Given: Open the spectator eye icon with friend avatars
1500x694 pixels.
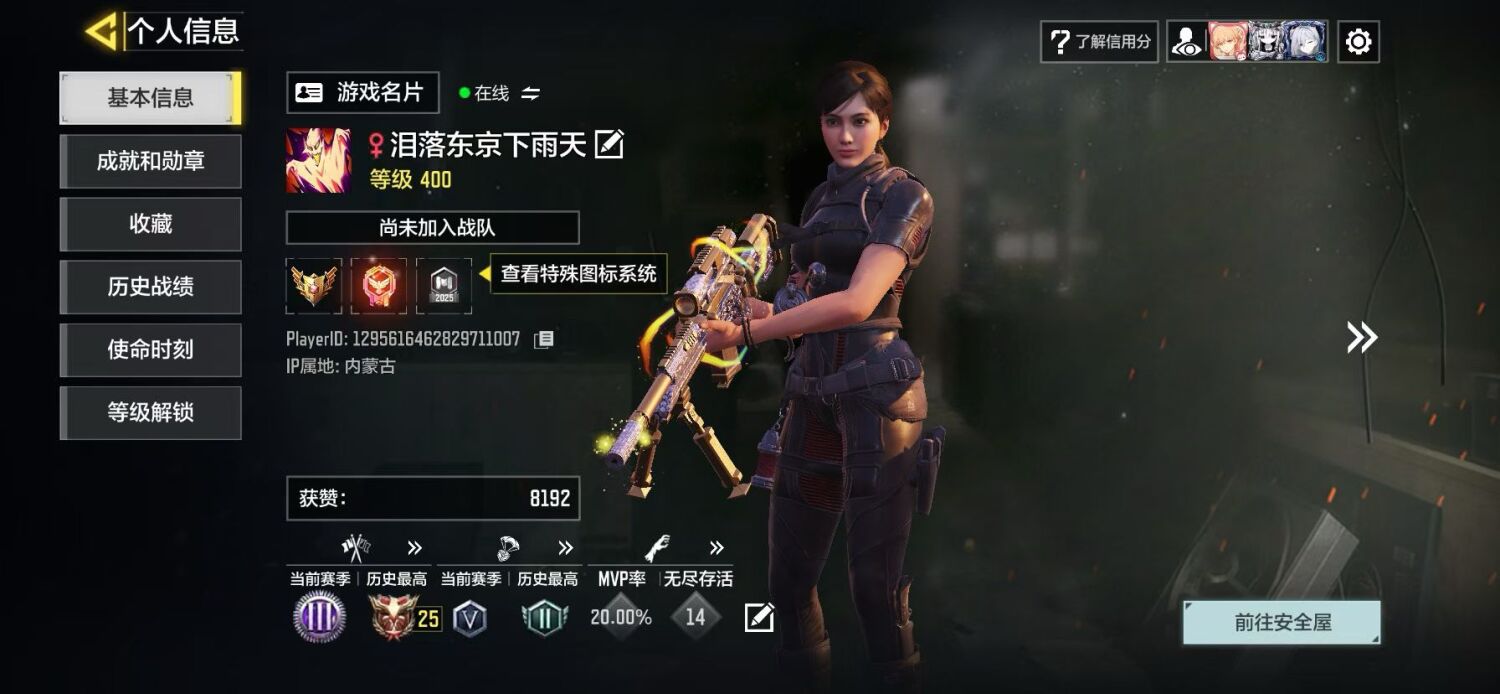Looking at the screenshot, I should click(x=1188, y=42).
